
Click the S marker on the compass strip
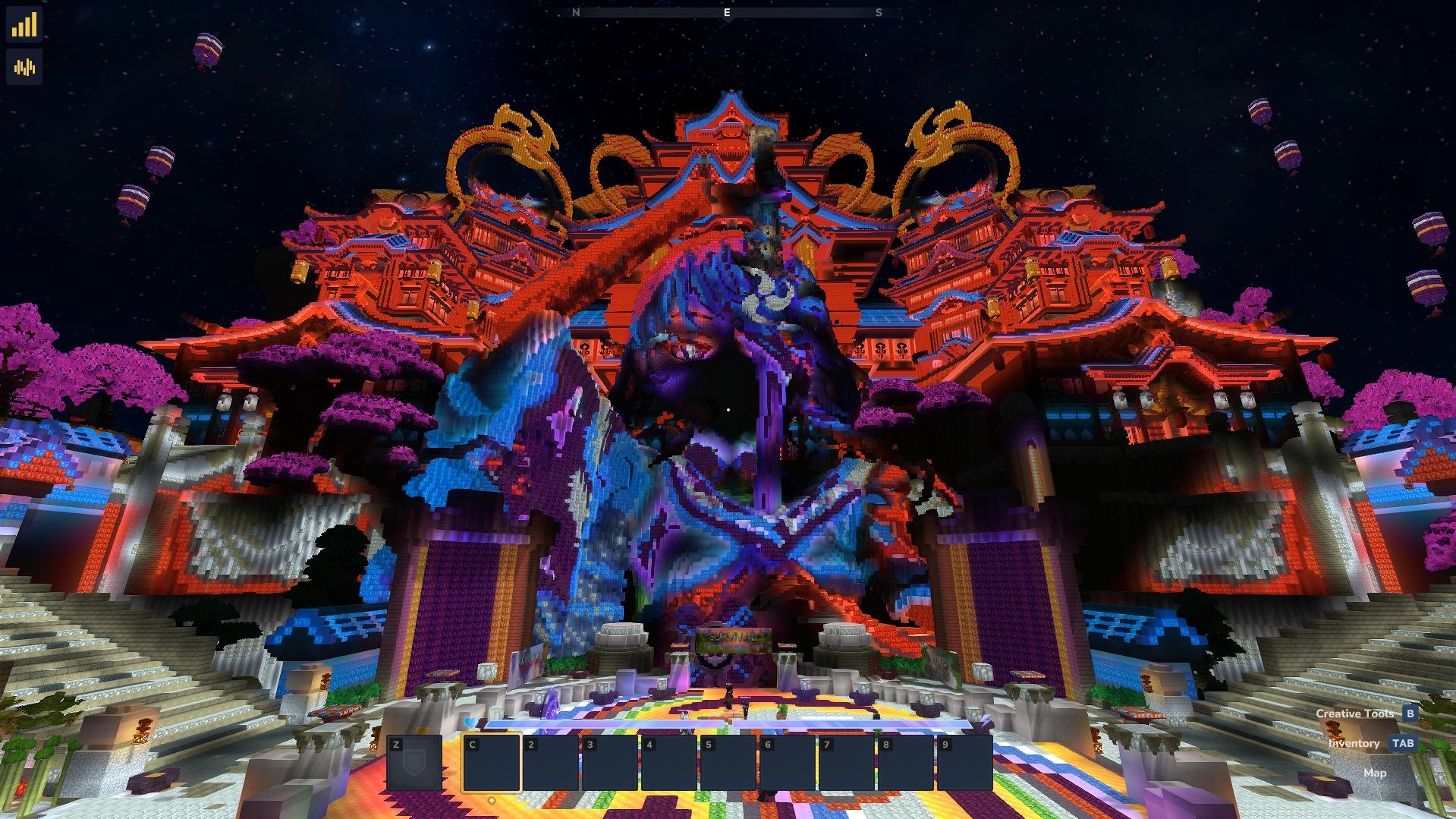click(880, 13)
